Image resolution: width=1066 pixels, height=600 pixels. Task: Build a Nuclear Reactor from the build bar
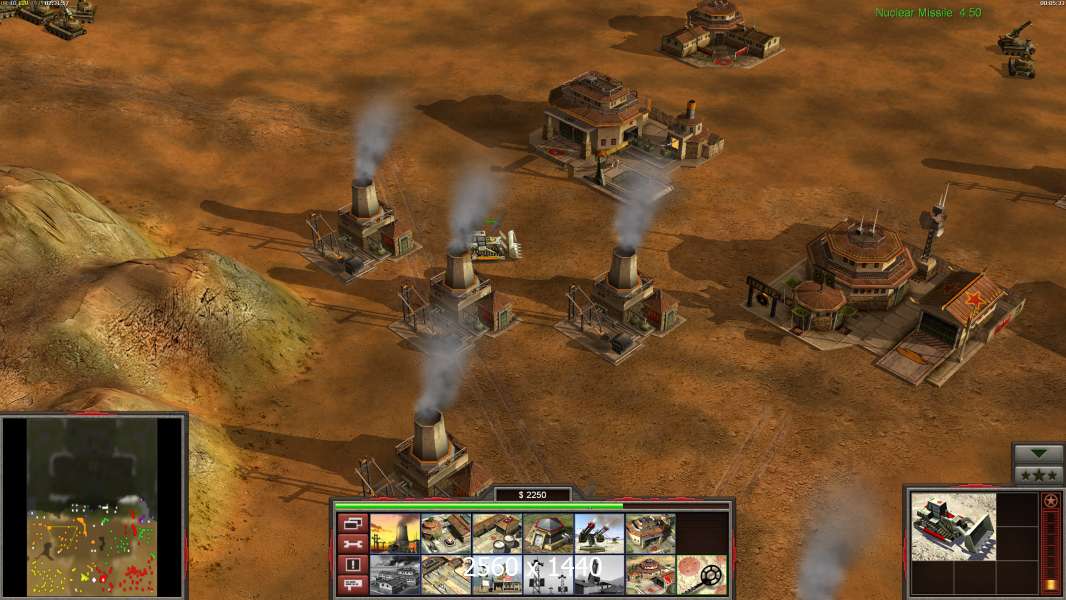[395, 534]
